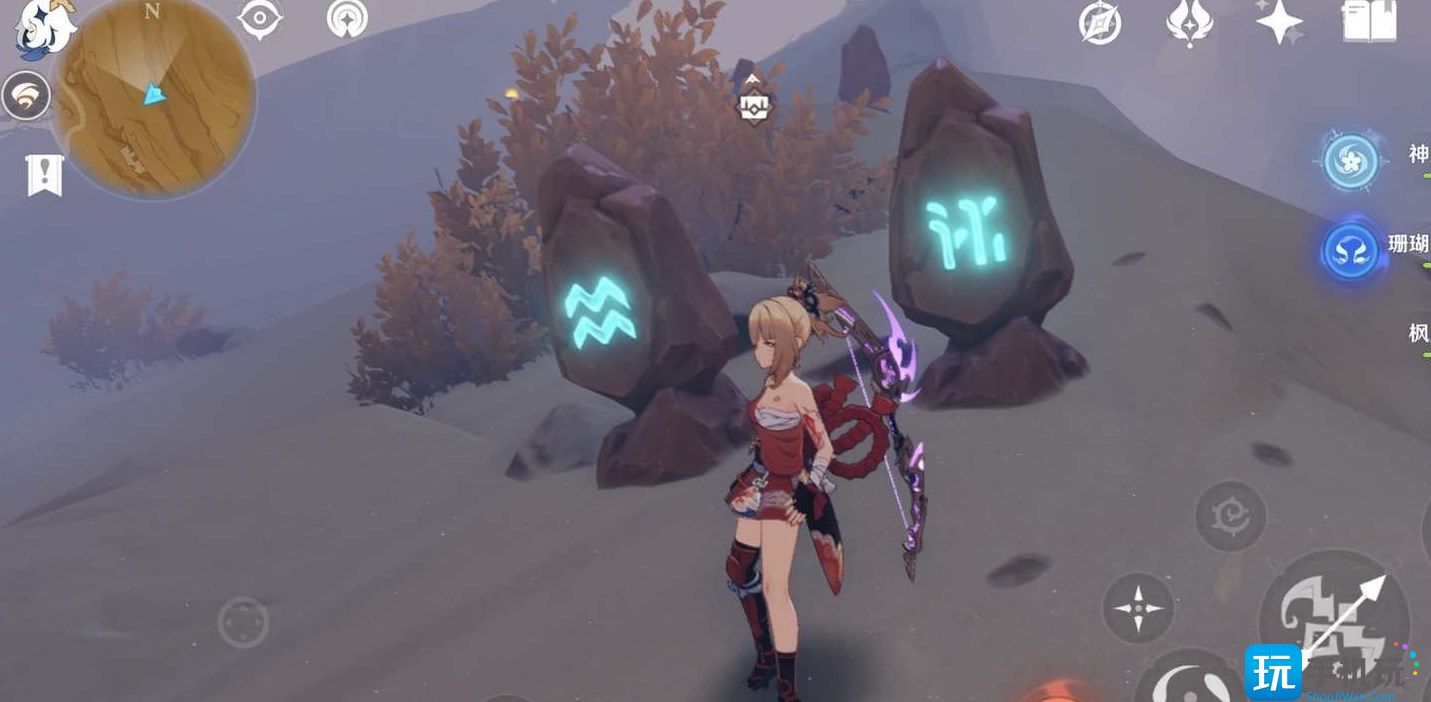Activate the eye-shaped Elemental Sight icon

(259, 20)
